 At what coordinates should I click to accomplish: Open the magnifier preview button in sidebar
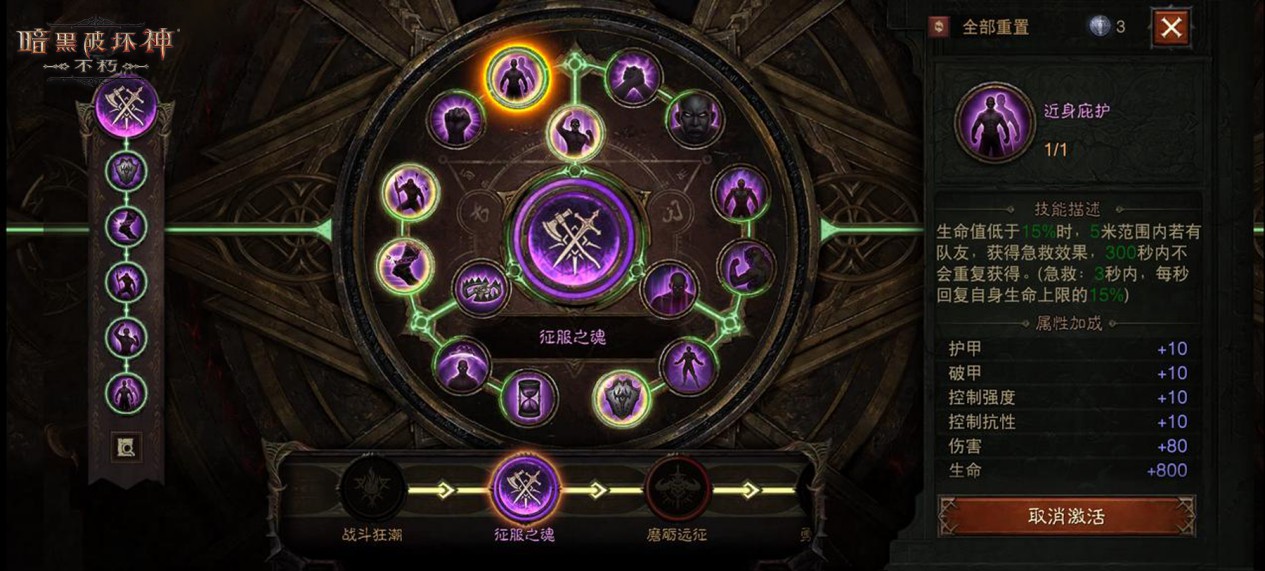click(126, 447)
